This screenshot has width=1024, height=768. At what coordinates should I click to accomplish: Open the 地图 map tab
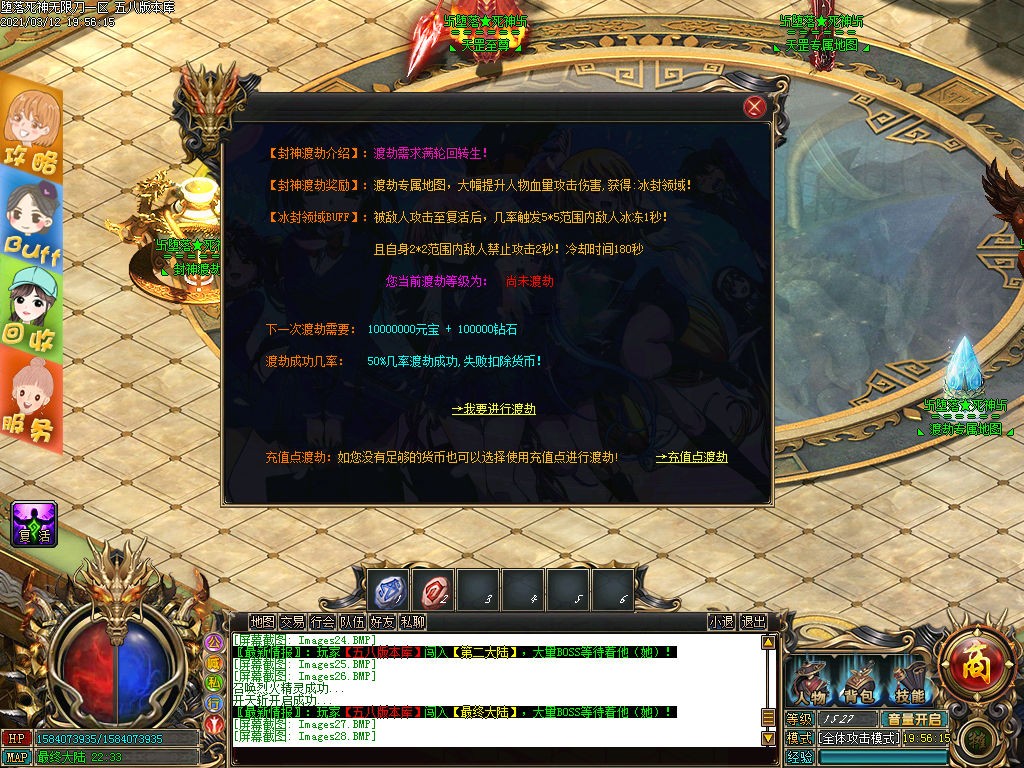[262, 622]
